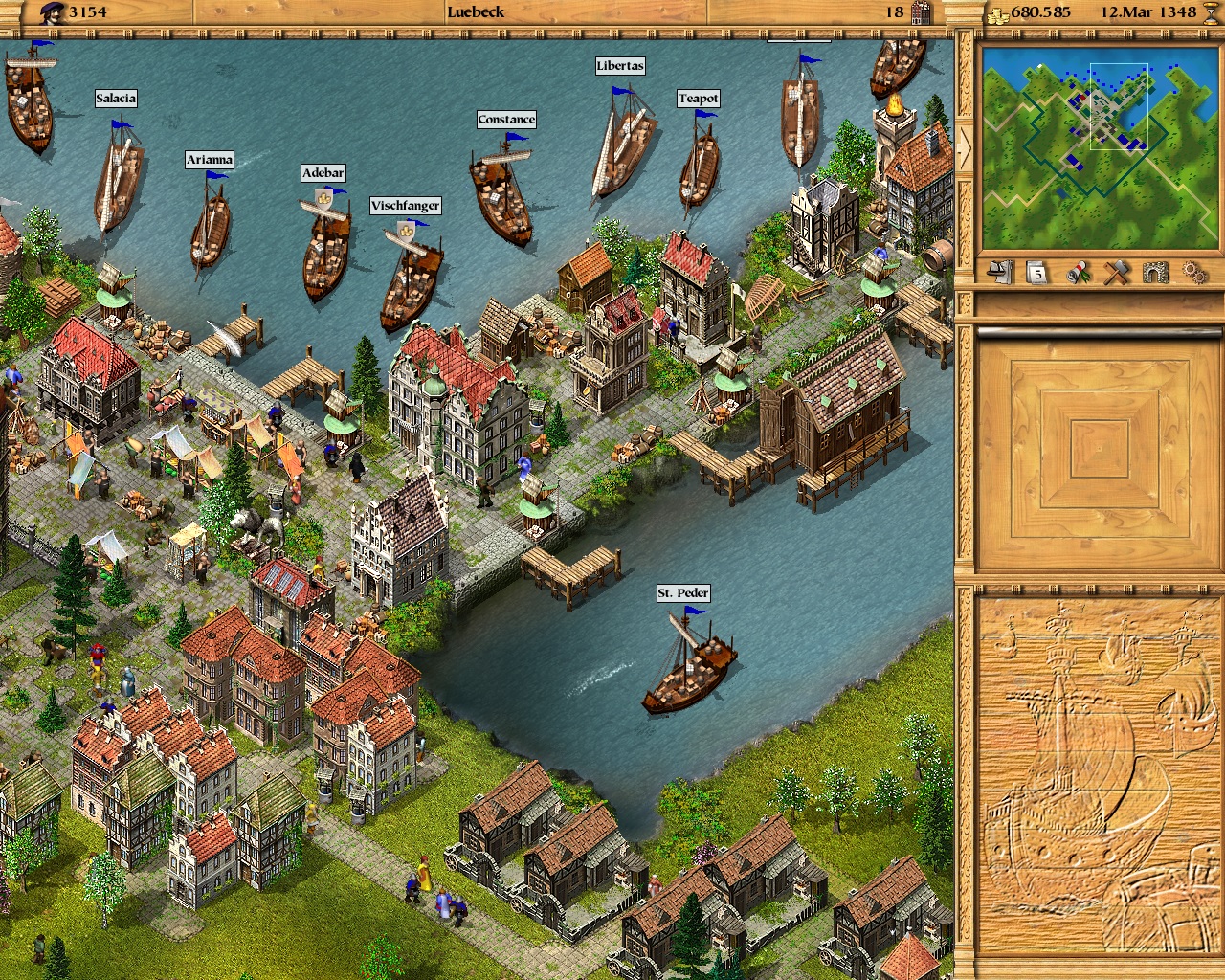Open the construction menu with the hammer icon
The image size is (1225, 980).
point(1116,273)
